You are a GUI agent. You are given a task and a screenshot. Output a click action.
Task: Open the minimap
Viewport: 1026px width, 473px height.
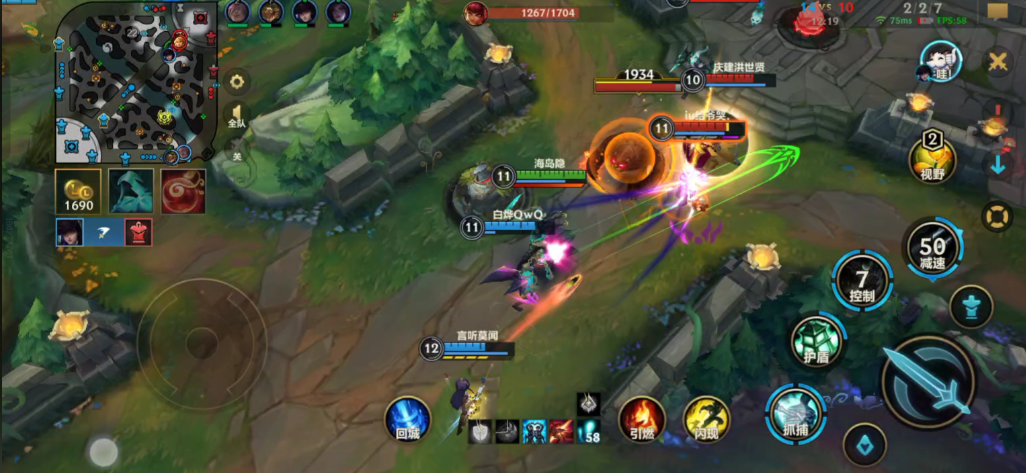click(136, 82)
